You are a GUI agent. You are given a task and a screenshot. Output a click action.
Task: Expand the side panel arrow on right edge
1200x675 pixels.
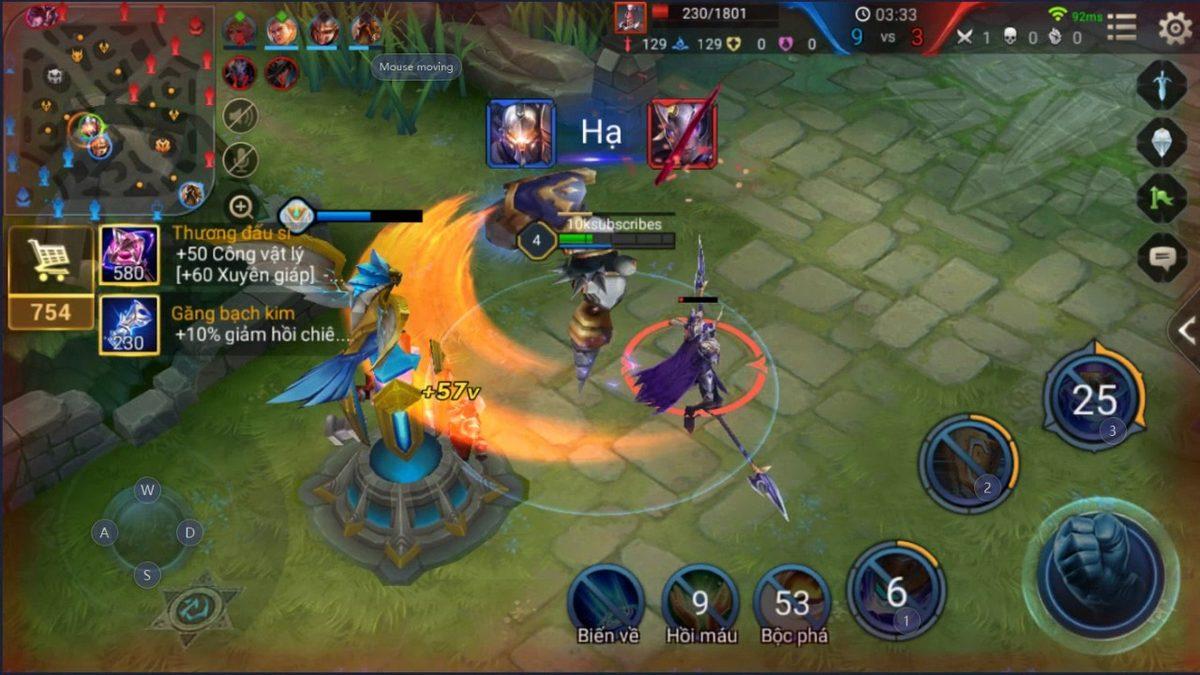point(1186,332)
